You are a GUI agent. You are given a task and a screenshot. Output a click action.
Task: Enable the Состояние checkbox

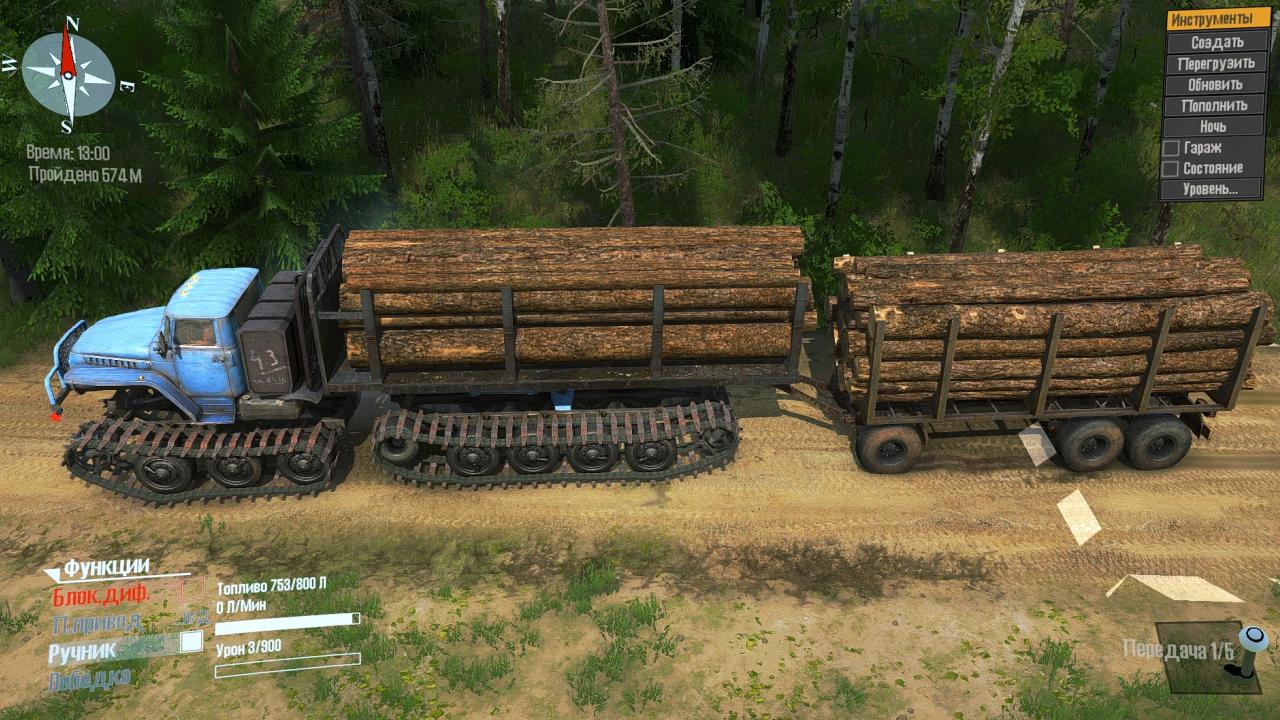1170,168
